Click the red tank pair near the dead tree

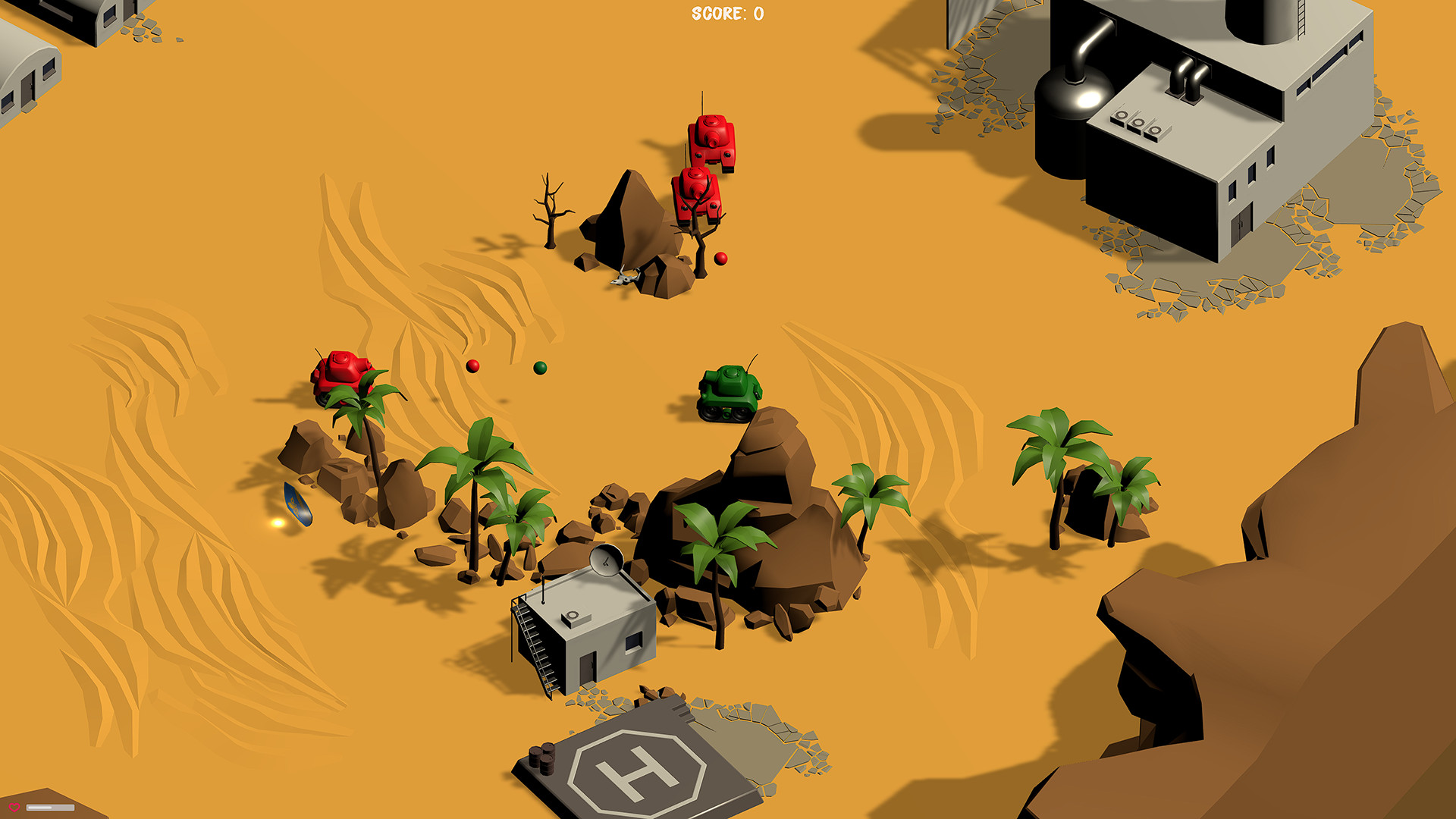(x=704, y=163)
